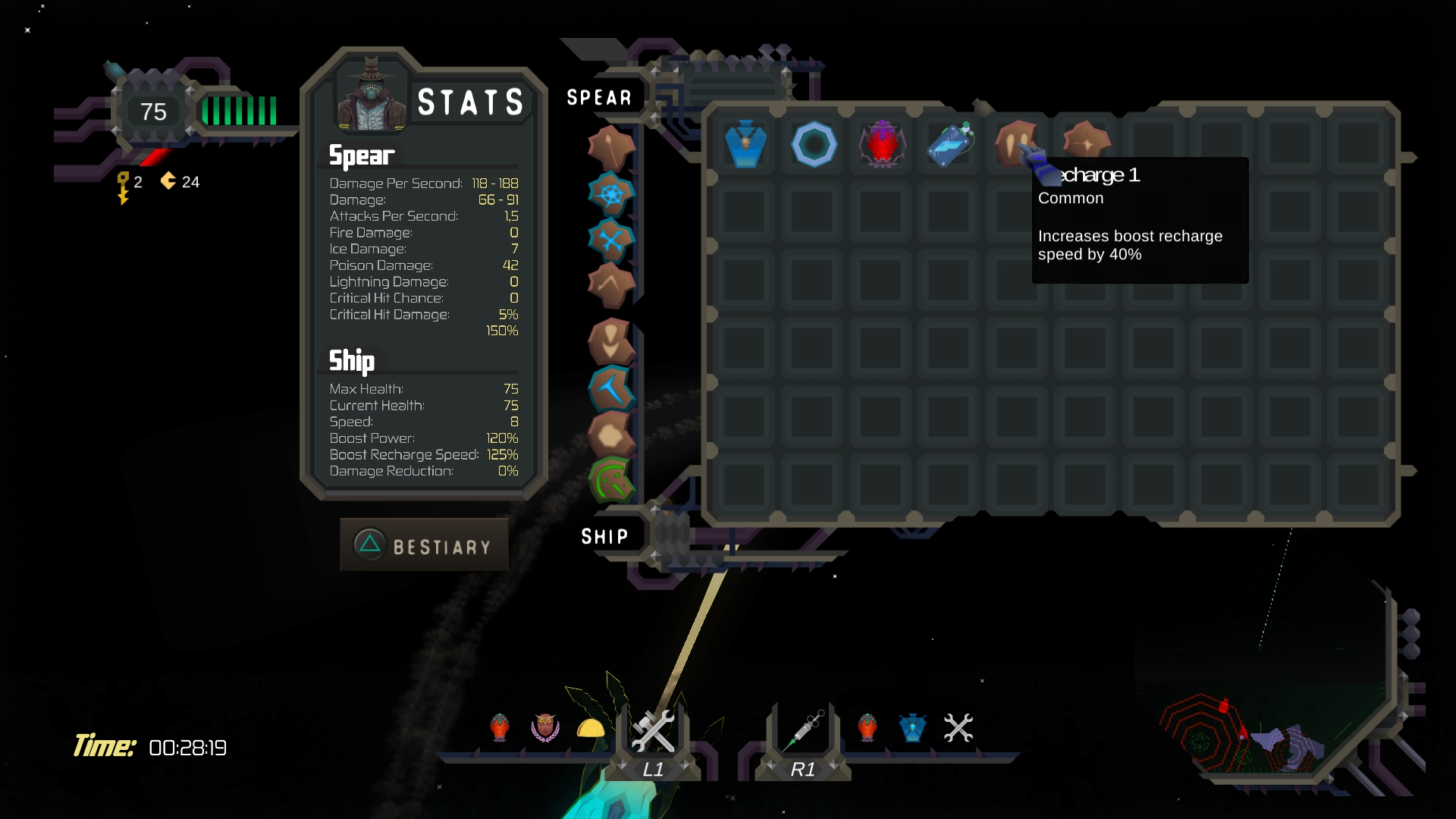
Task: Choose the yellow taco hotbar item
Action: (591, 729)
